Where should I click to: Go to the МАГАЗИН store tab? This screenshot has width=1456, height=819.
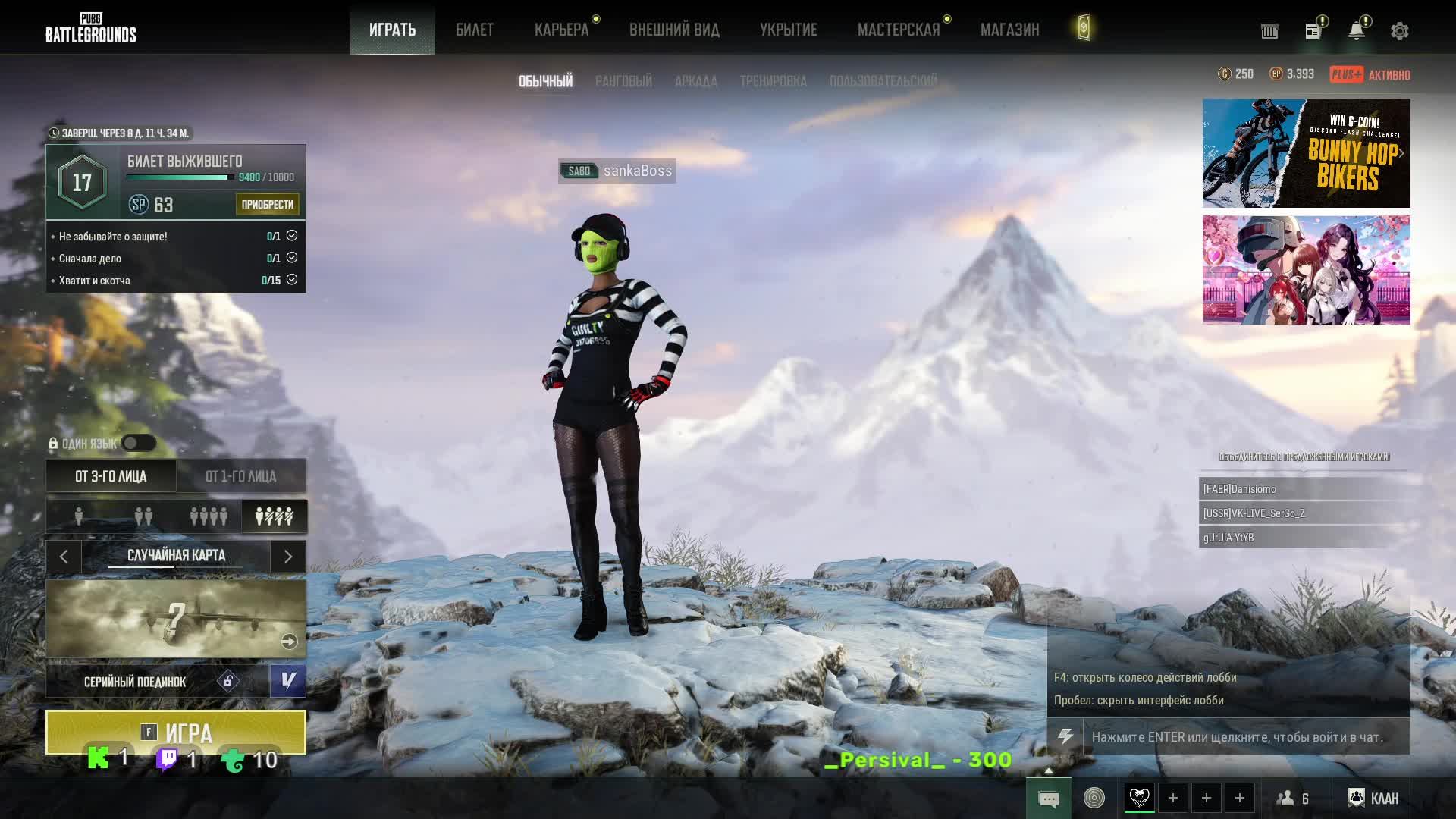pyautogui.click(x=1009, y=30)
